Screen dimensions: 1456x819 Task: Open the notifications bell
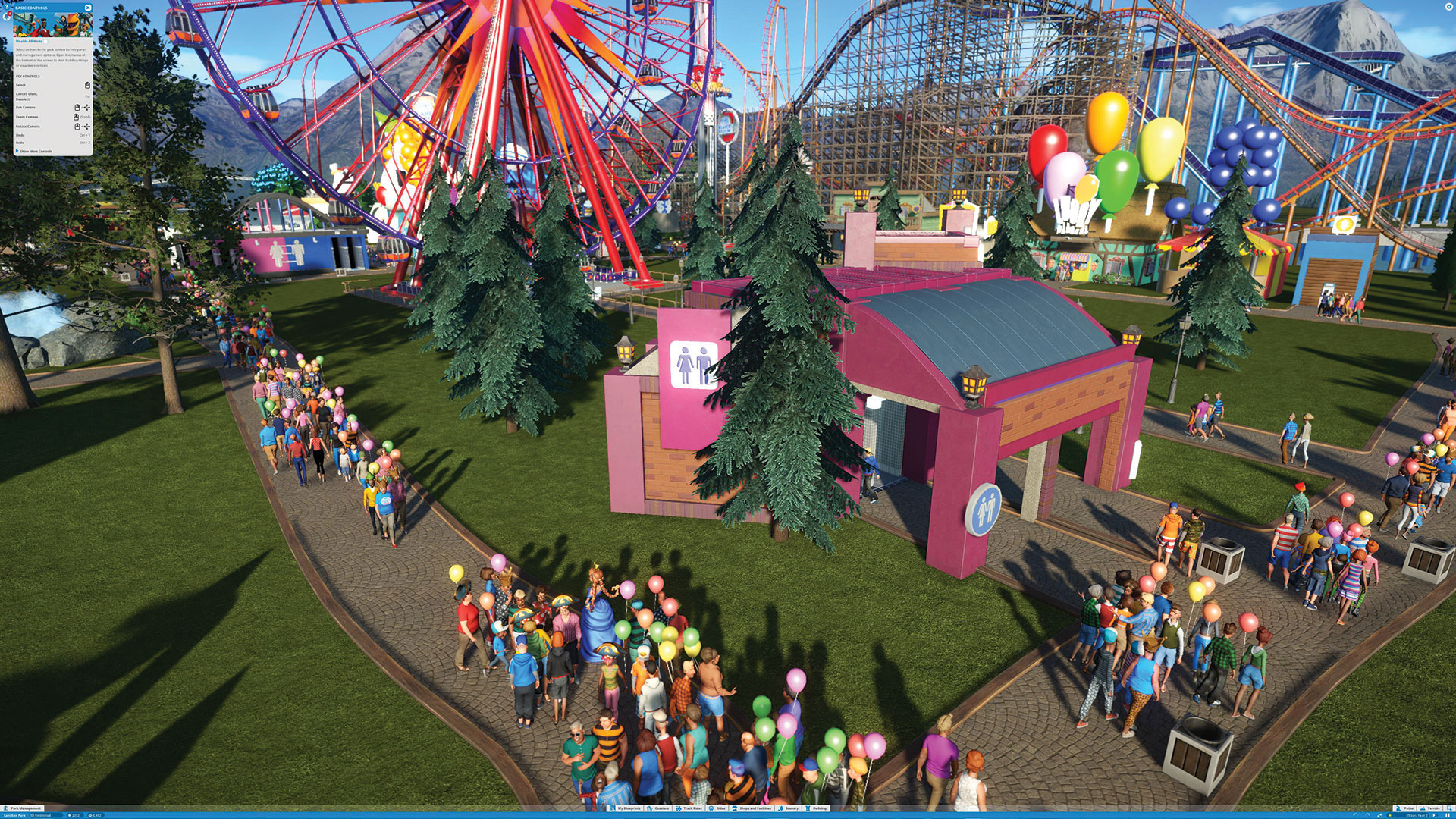[x=6, y=17]
